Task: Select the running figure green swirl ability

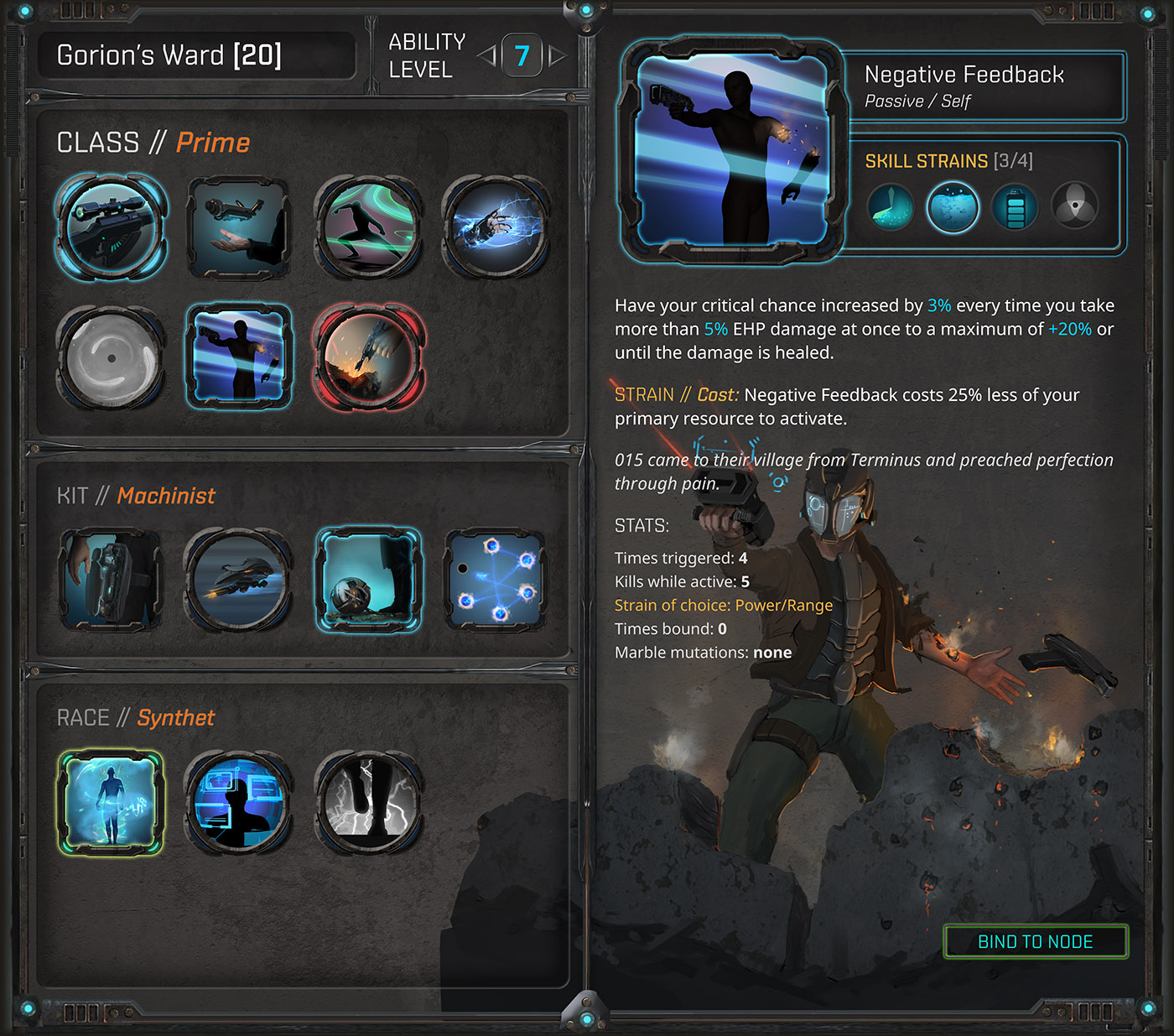Action: tap(368, 227)
